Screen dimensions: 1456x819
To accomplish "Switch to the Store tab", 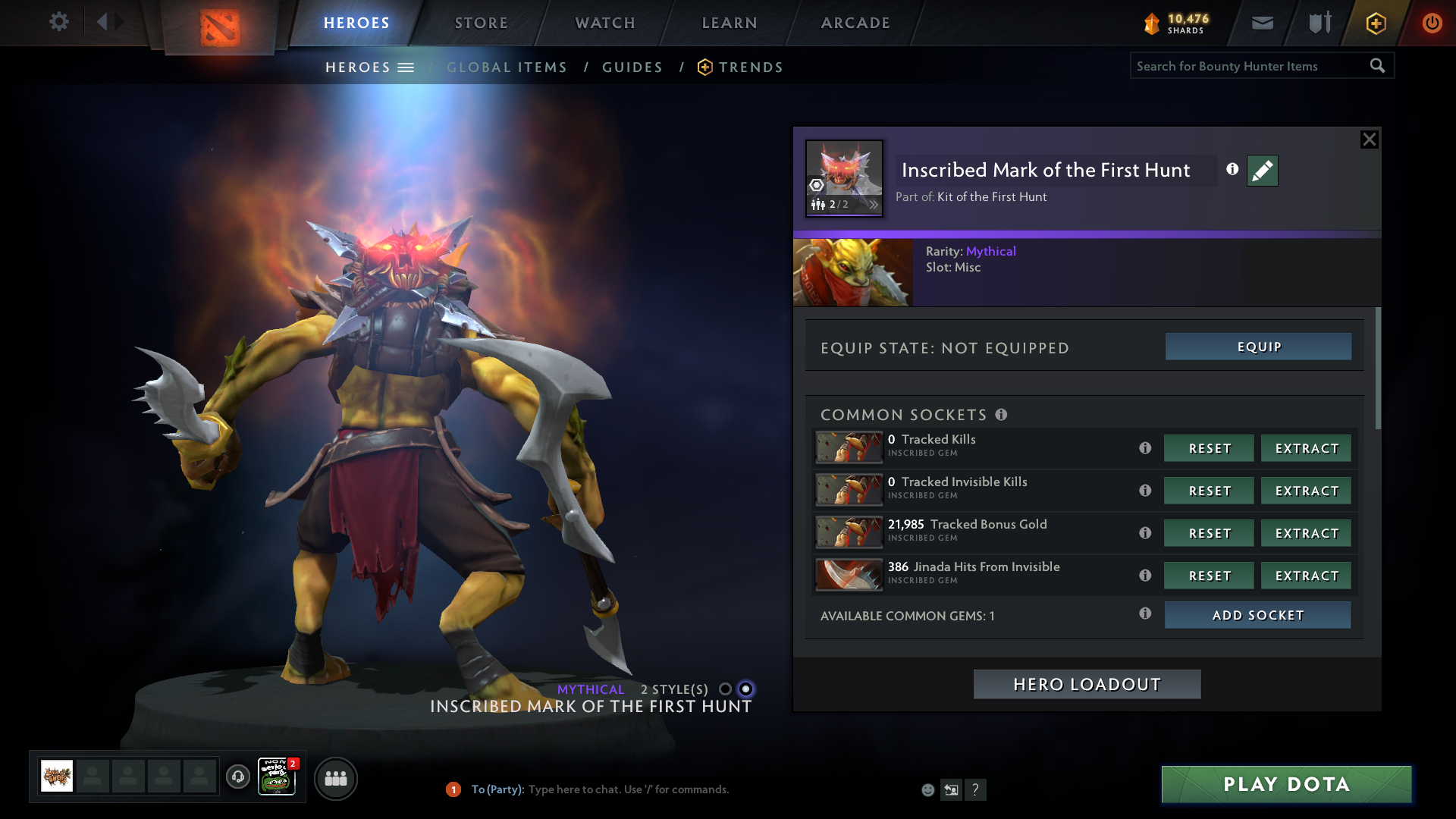I will (x=482, y=23).
